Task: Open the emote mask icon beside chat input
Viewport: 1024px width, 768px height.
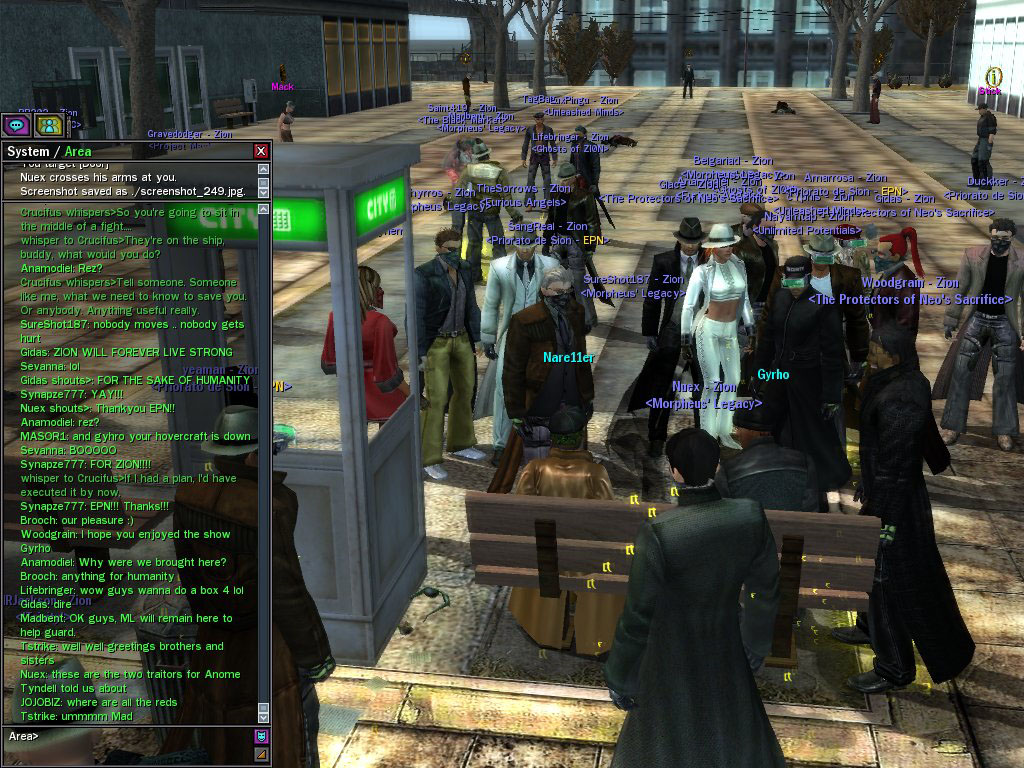Action: click(262, 736)
